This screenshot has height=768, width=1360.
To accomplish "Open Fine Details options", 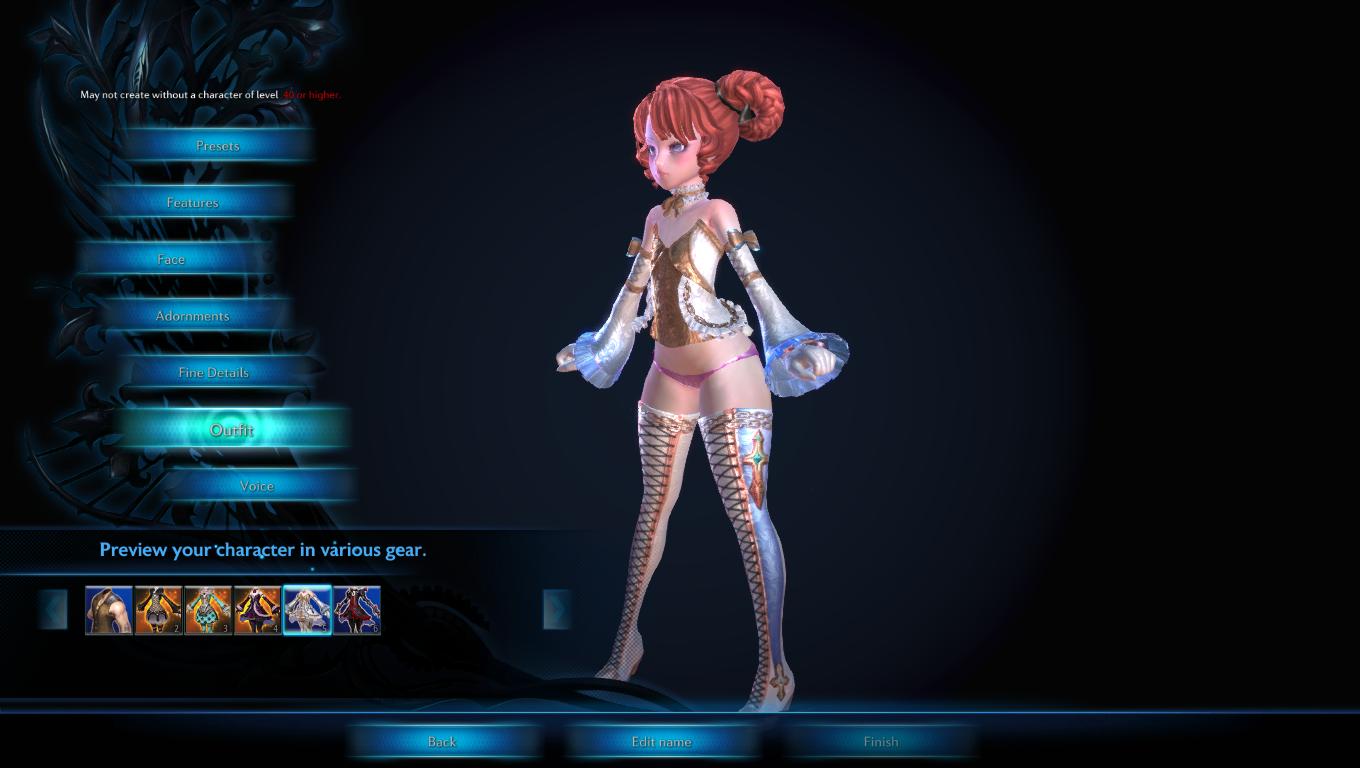I will pyautogui.click(x=213, y=372).
